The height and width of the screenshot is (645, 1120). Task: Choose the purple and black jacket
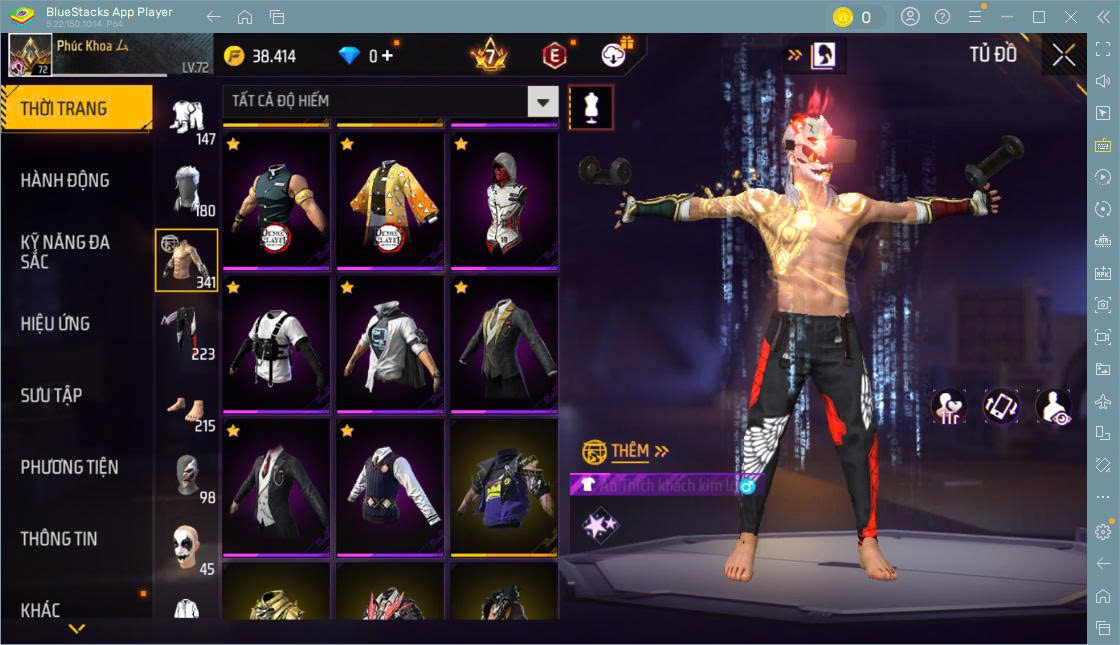503,487
